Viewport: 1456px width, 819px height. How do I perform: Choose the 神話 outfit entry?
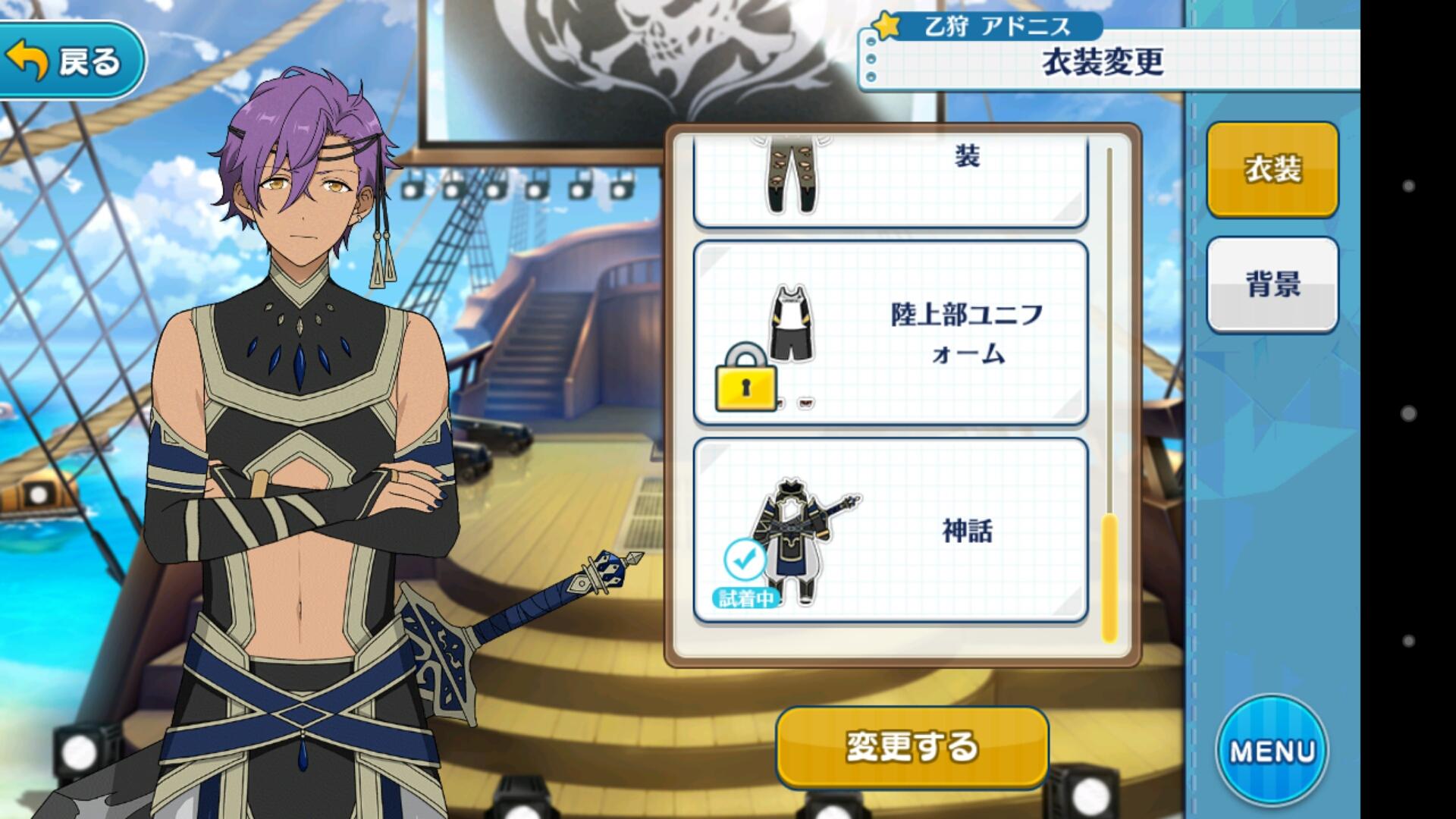(x=890, y=531)
